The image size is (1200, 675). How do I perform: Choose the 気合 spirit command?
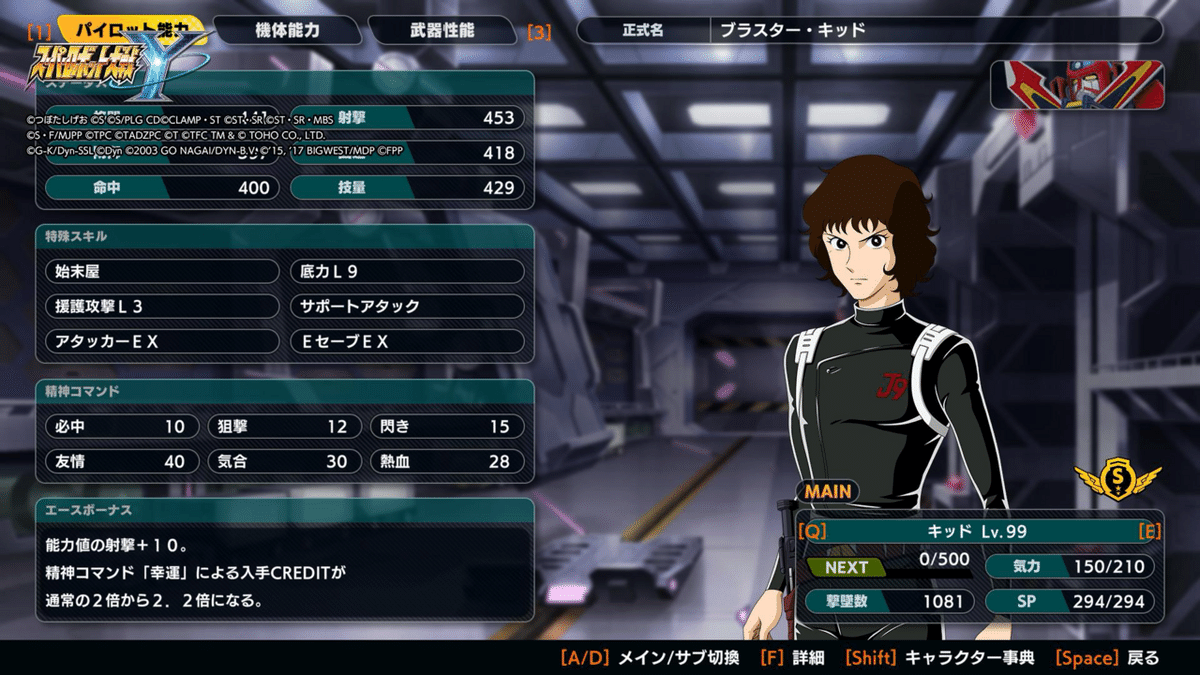[284, 461]
